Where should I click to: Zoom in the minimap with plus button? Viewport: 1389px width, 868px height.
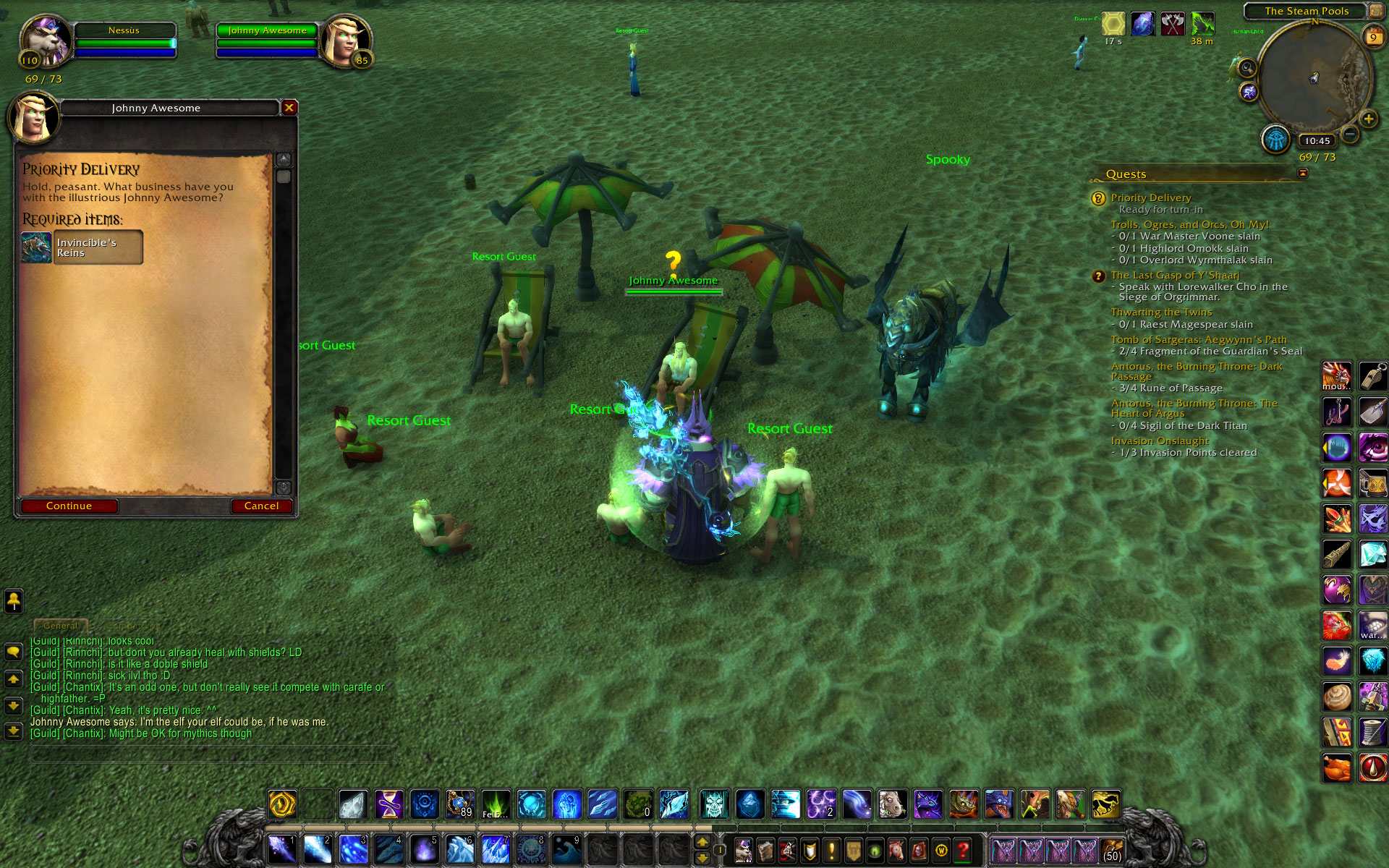pos(1368,119)
